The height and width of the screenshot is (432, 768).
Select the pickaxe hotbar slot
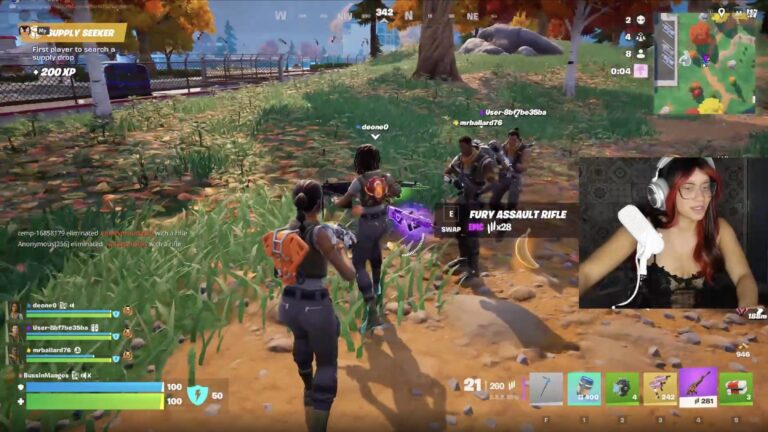pyautogui.click(x=546, y=388)
